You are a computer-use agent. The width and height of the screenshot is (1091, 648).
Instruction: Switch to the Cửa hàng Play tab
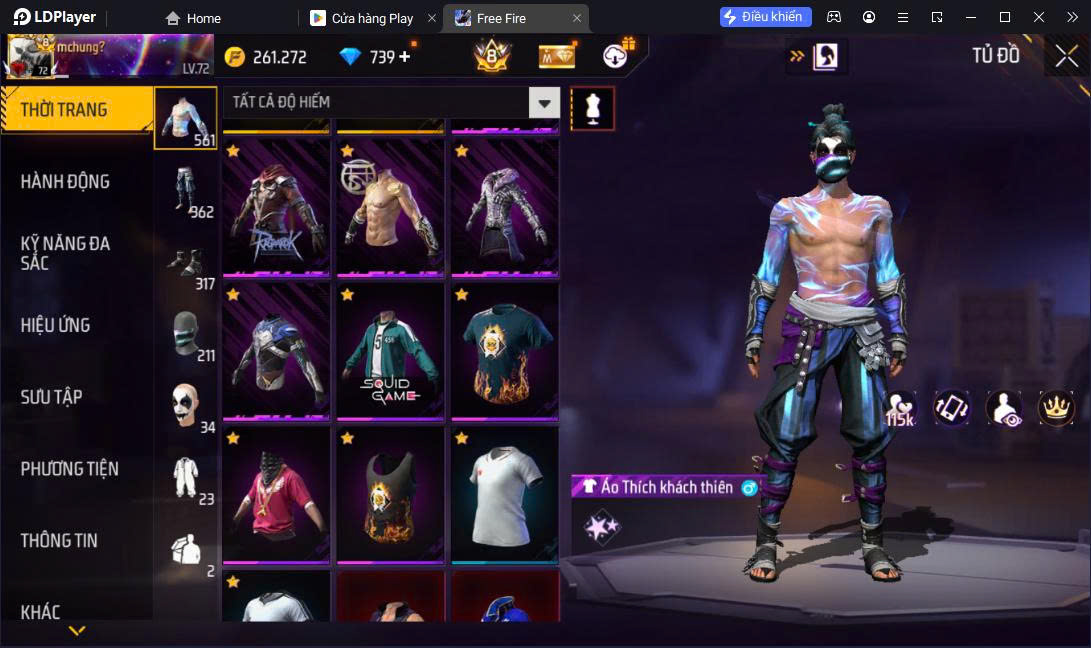click(372, 18)
